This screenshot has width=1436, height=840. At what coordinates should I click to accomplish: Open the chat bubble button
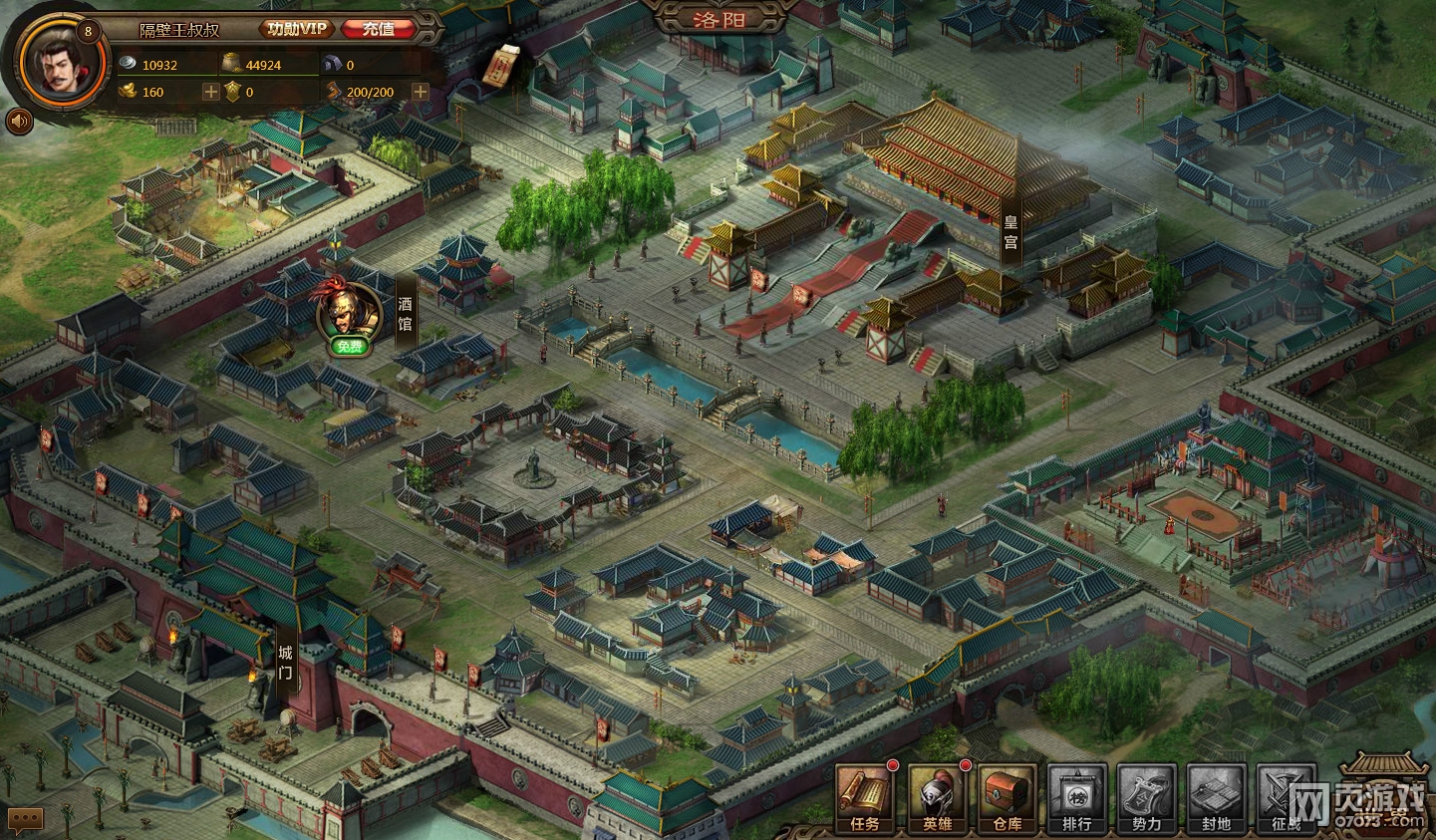point(25,819)
